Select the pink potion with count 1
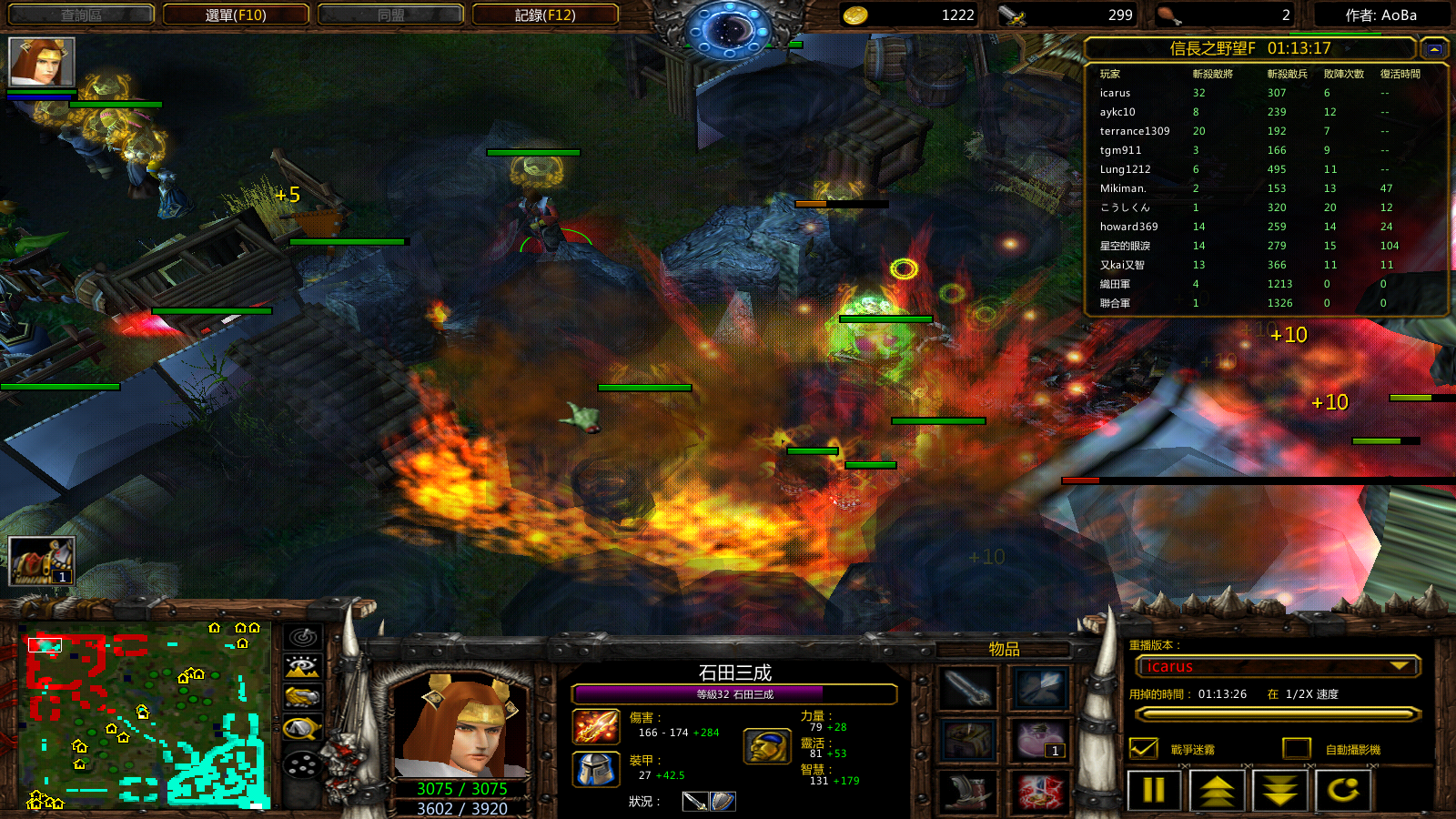This screenshot has height=819, width=1456. pos(1040,741)
